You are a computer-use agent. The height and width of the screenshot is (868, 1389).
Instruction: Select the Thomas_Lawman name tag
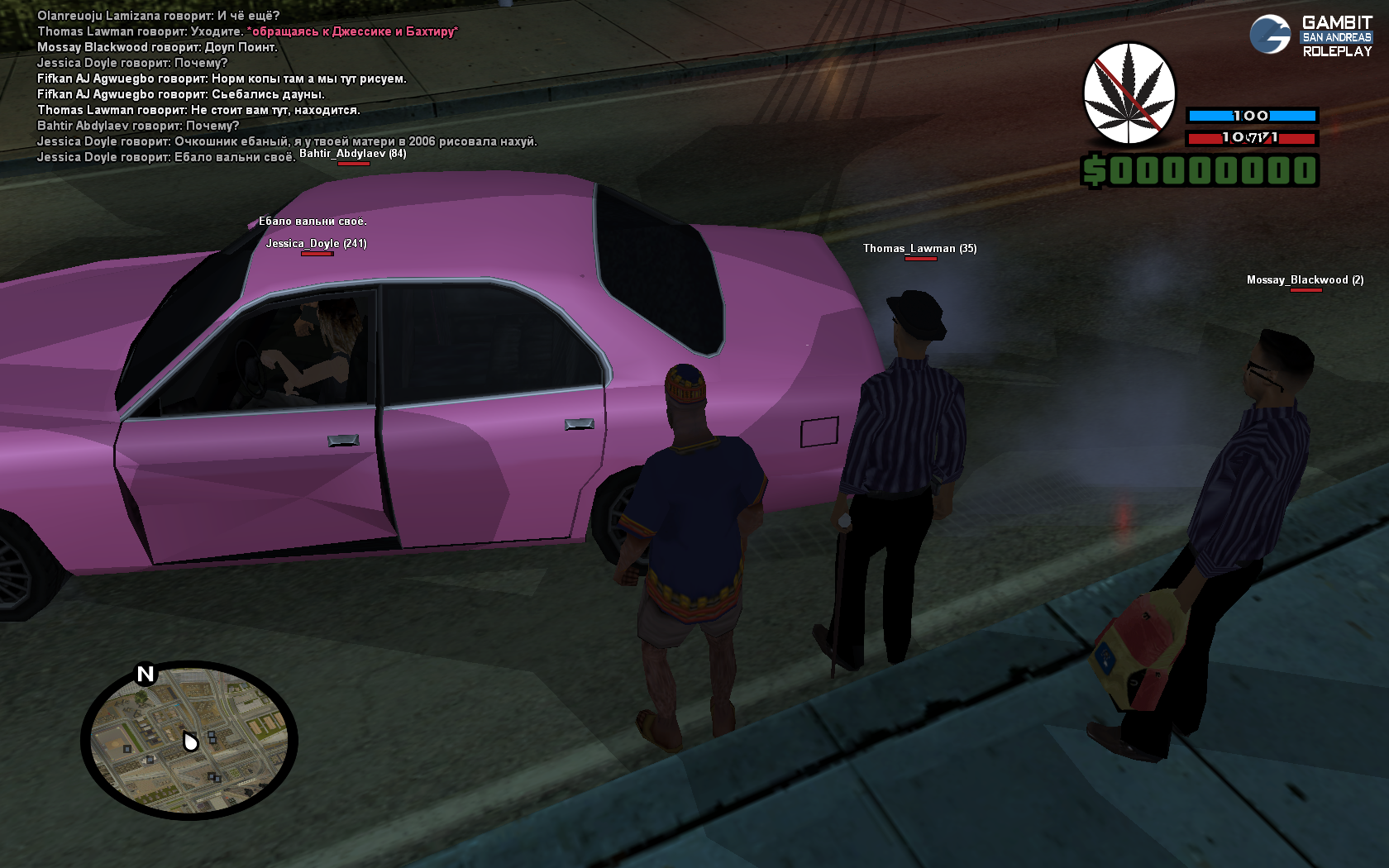[x=919, y=248]
